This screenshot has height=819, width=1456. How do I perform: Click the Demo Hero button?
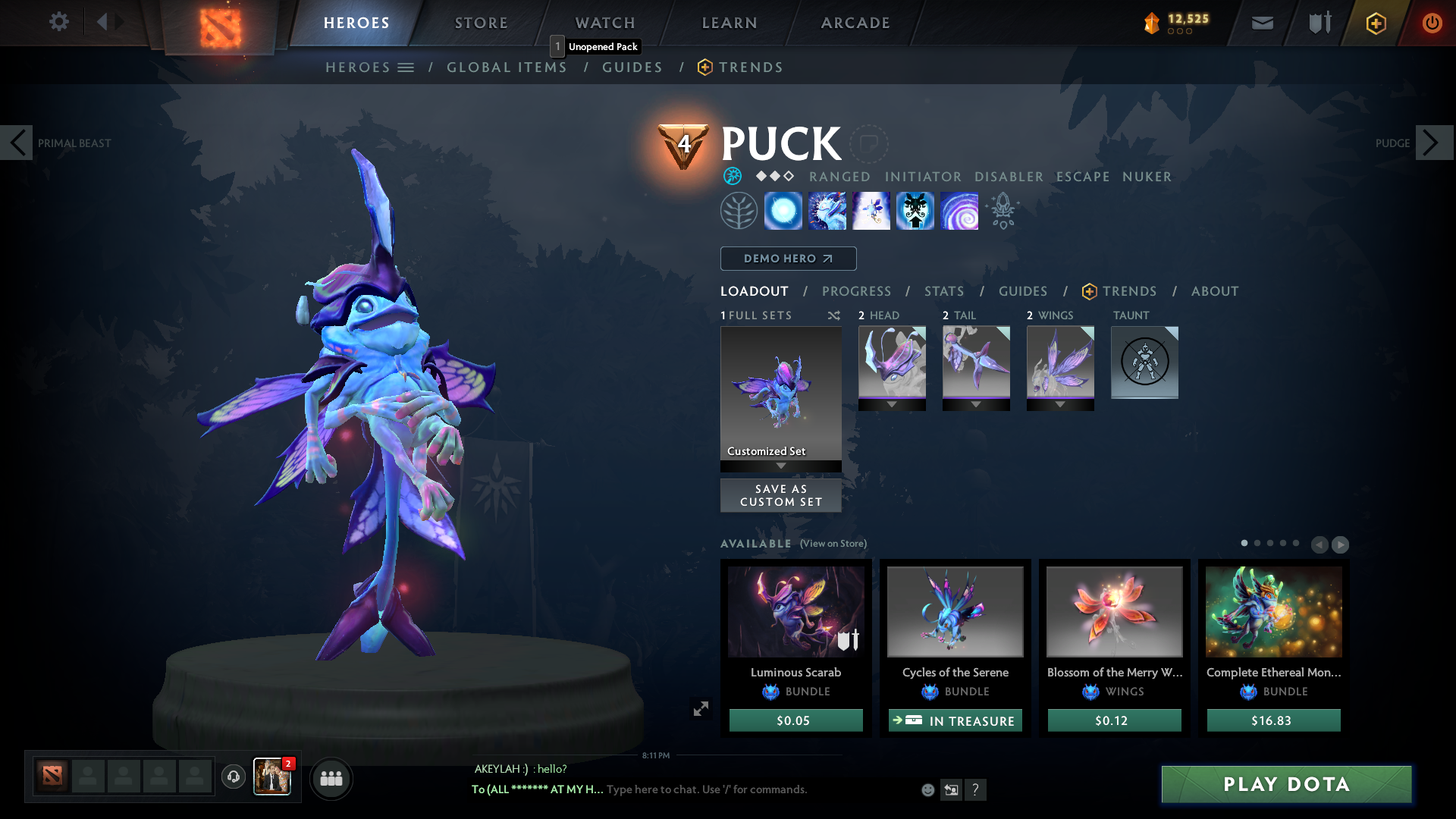[x=787, y=259]
